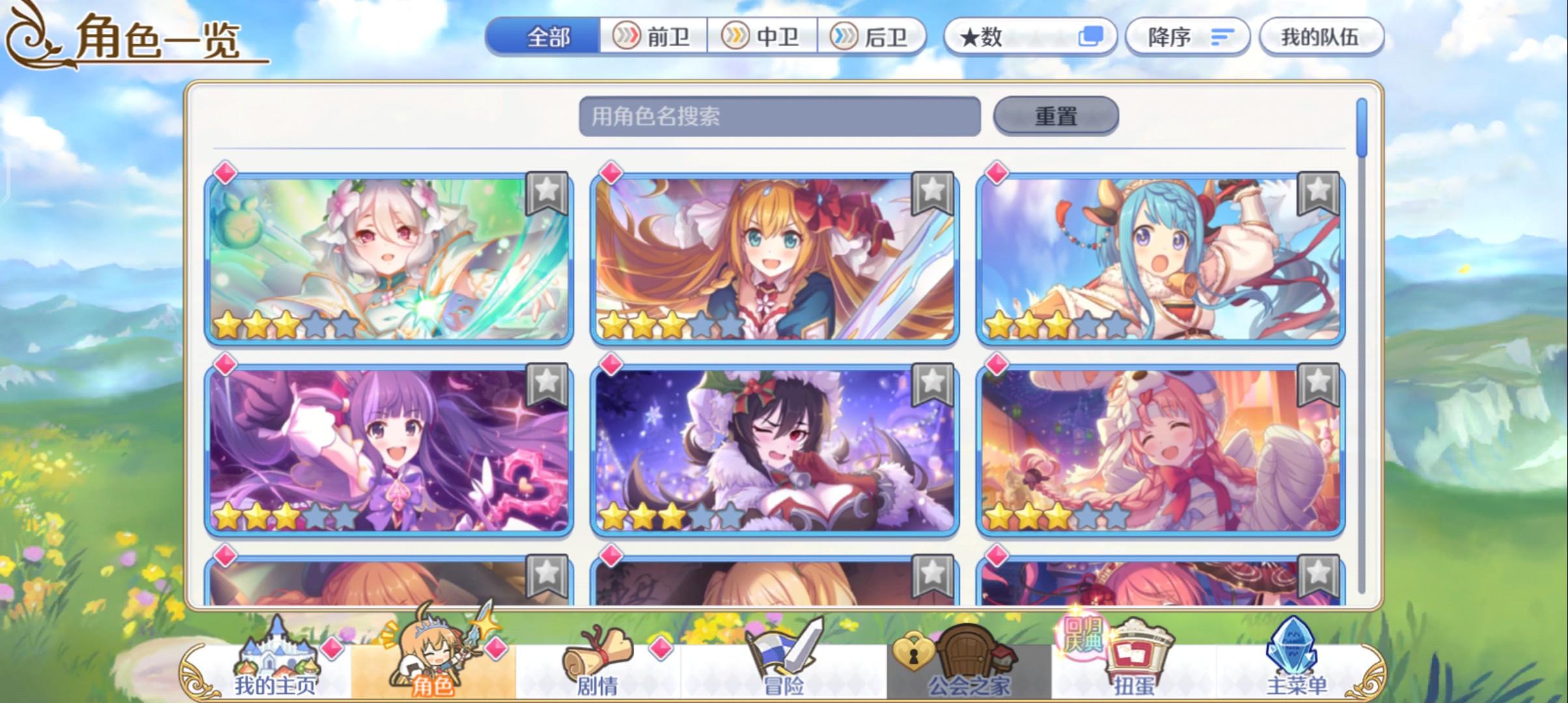Switch to the 后卫 rear guard tab

[x=874, y=36]
